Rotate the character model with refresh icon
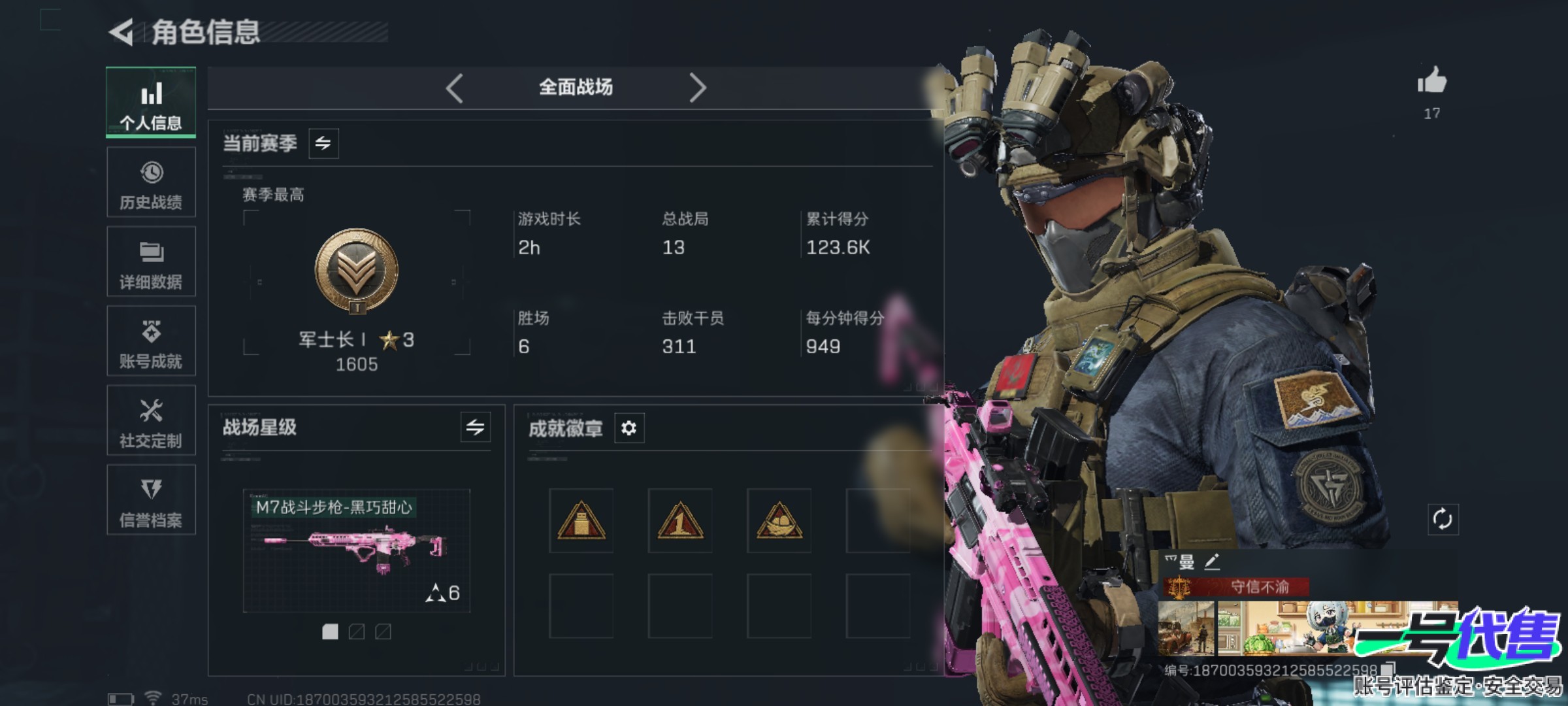The image size is (1568, 706). click(x=1443, y=520)
